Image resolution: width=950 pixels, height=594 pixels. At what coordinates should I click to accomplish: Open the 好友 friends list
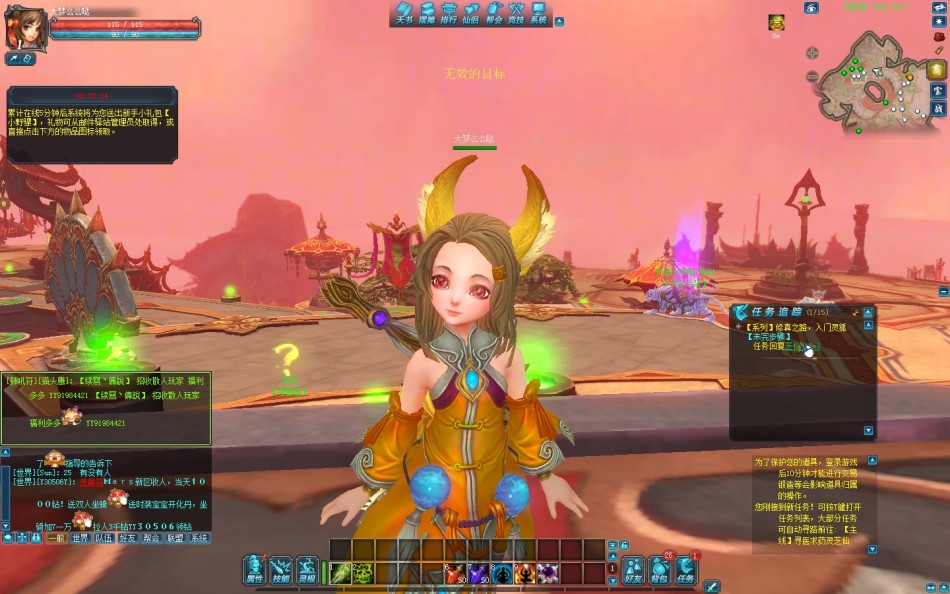(633, 571)
